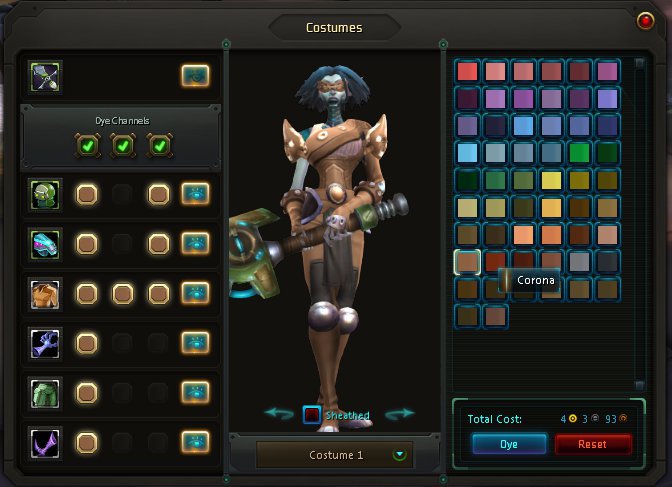Screen dimensions: 672x487
Task: Select the weapon costume slot icon
Action: [46, 75]
